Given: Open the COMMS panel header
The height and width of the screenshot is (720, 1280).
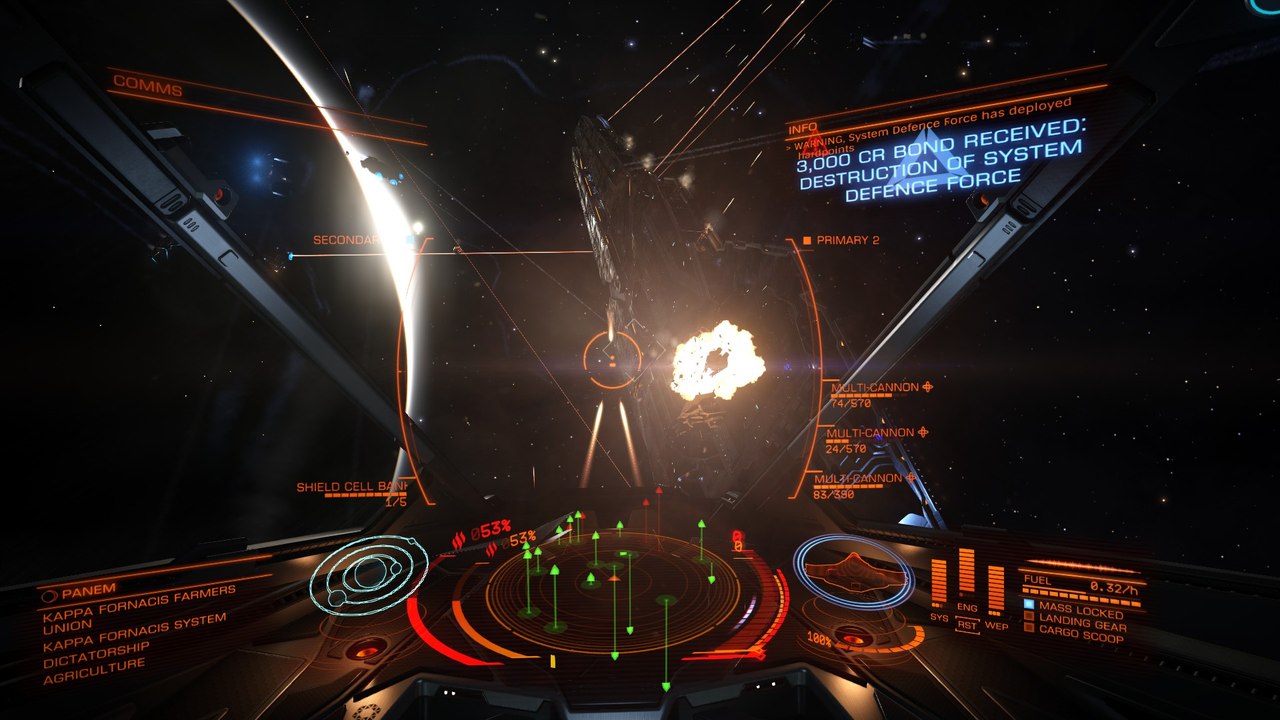Looking at the screenshot, I should tap(148, 89).
